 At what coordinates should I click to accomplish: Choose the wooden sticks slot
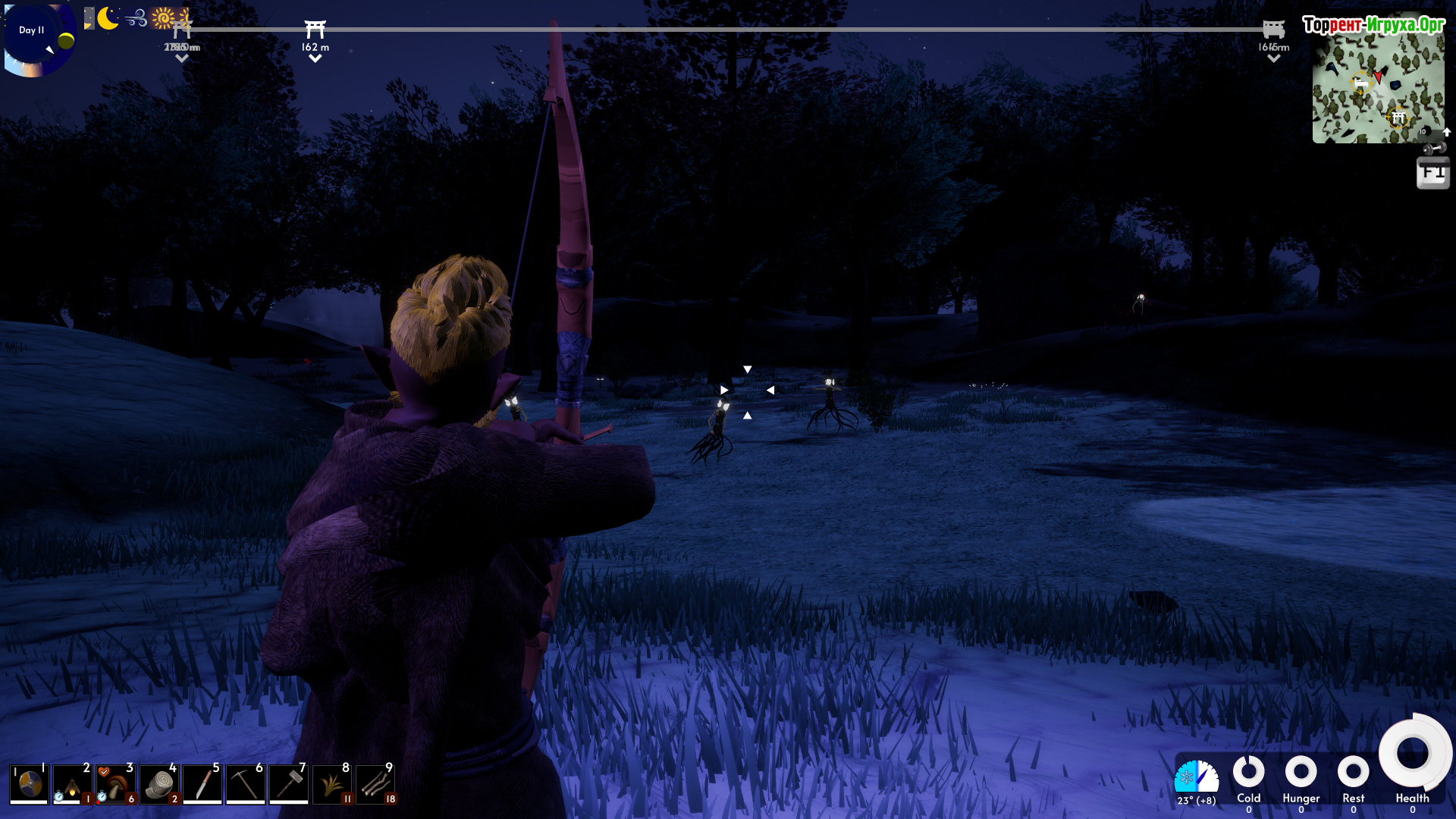pyautogui.click(x=375, y=783)
